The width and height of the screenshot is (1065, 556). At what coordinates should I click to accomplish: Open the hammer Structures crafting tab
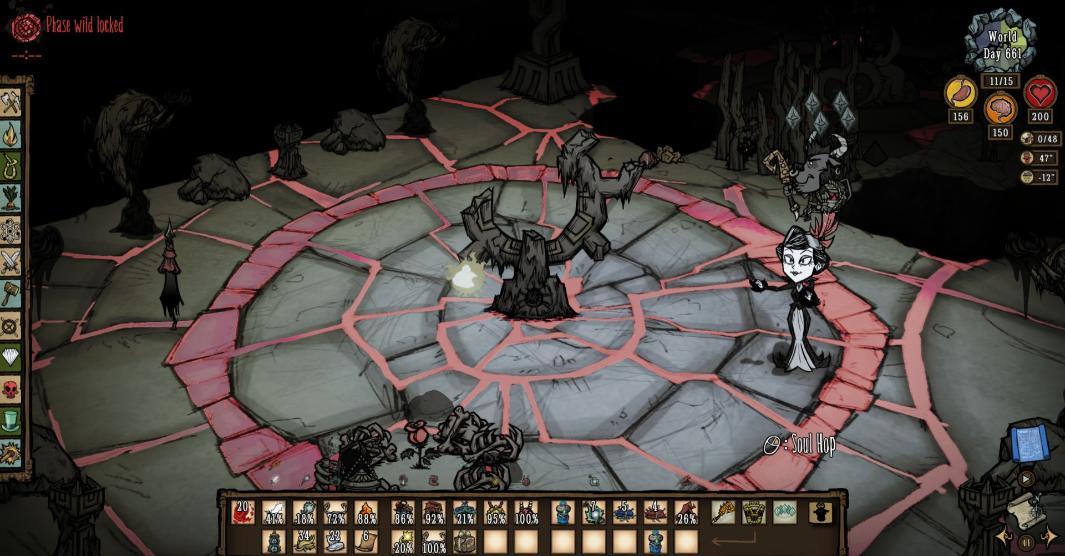point(12,293)
